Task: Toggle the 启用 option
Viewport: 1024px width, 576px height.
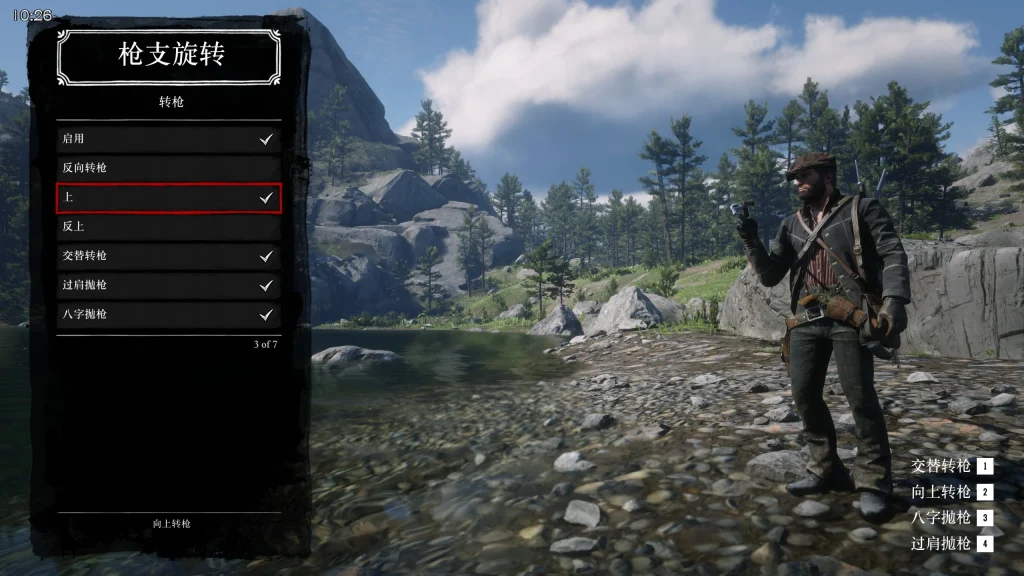Action: coord(168,139)
